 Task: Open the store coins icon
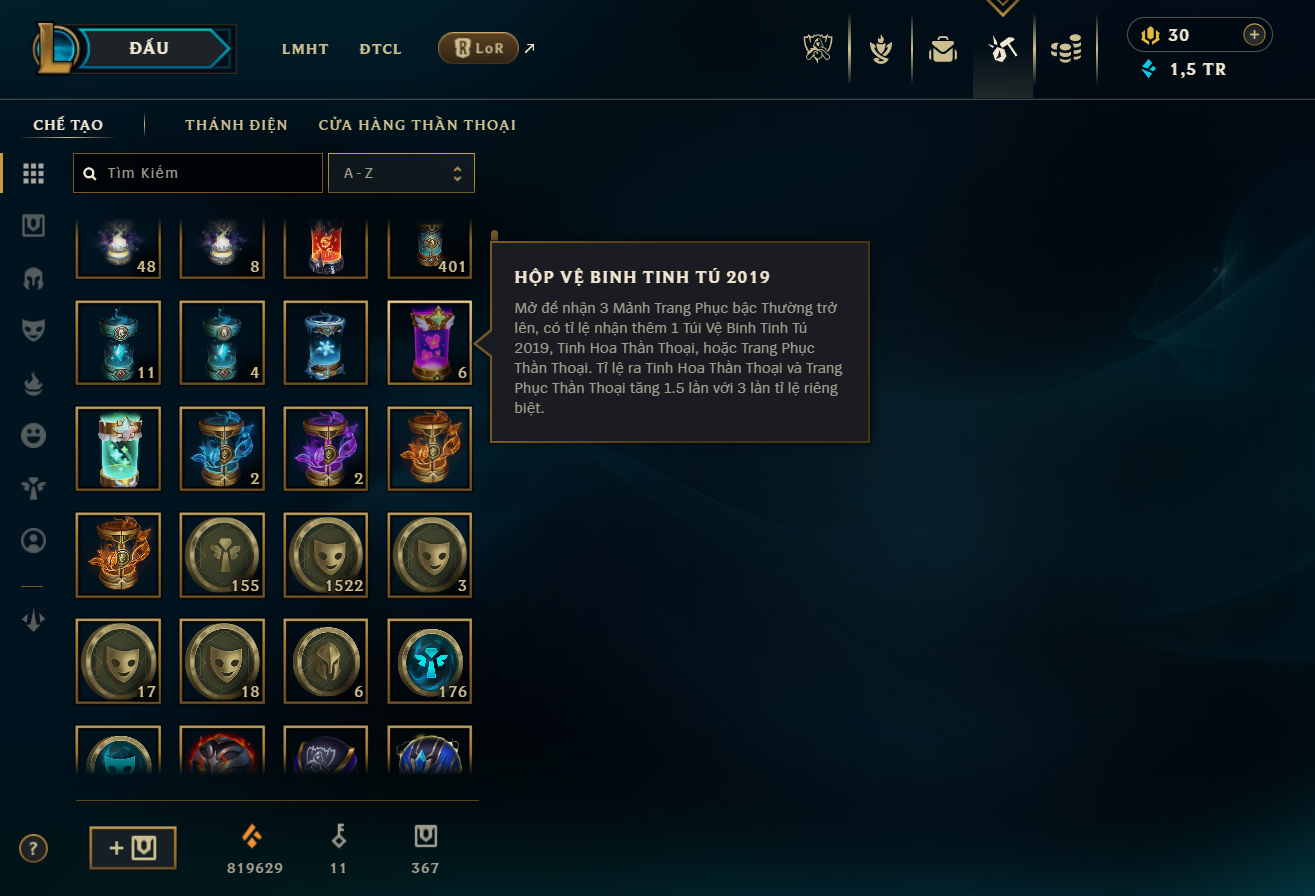click(1066, 49)
